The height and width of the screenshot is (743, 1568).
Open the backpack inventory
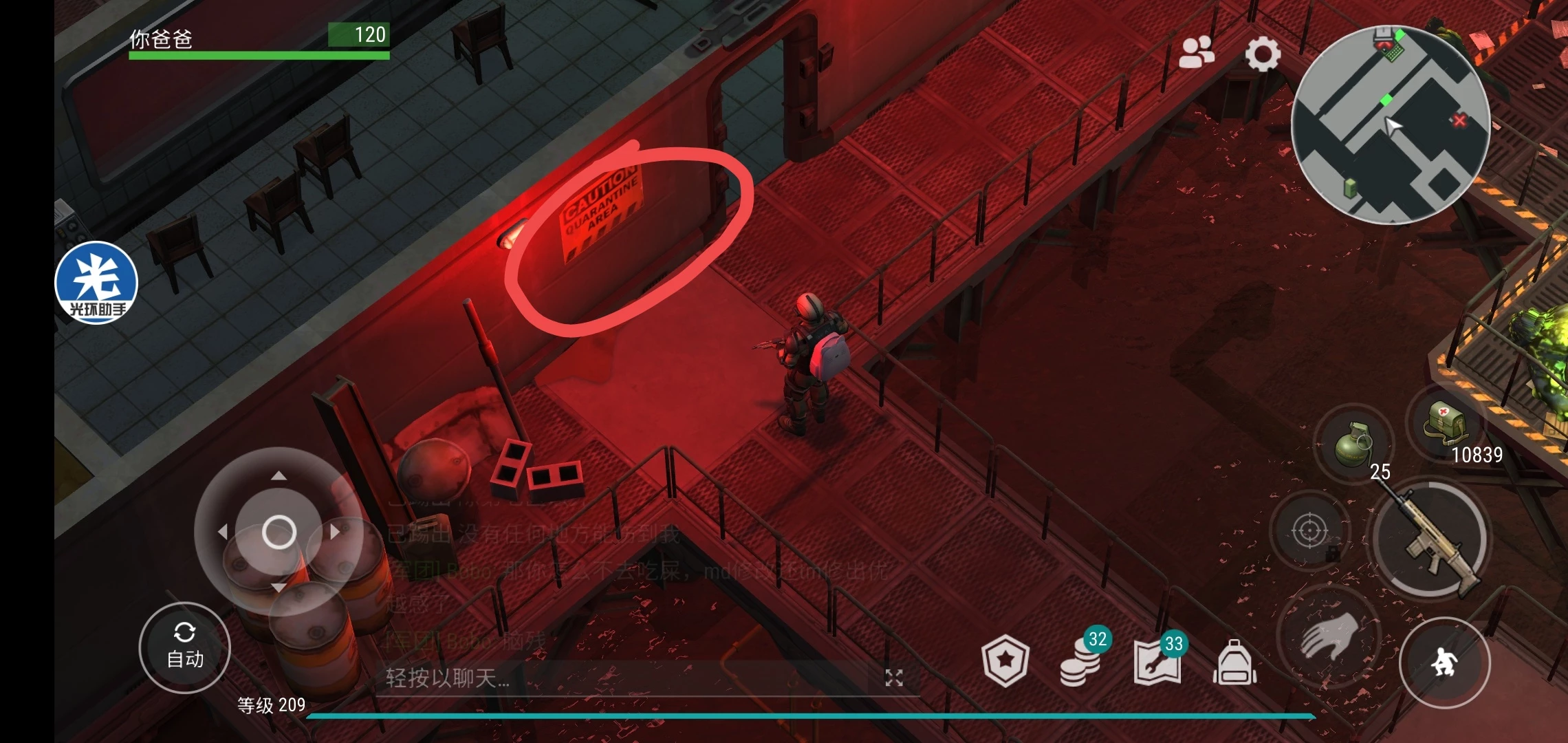click(x=1234, y=663)
